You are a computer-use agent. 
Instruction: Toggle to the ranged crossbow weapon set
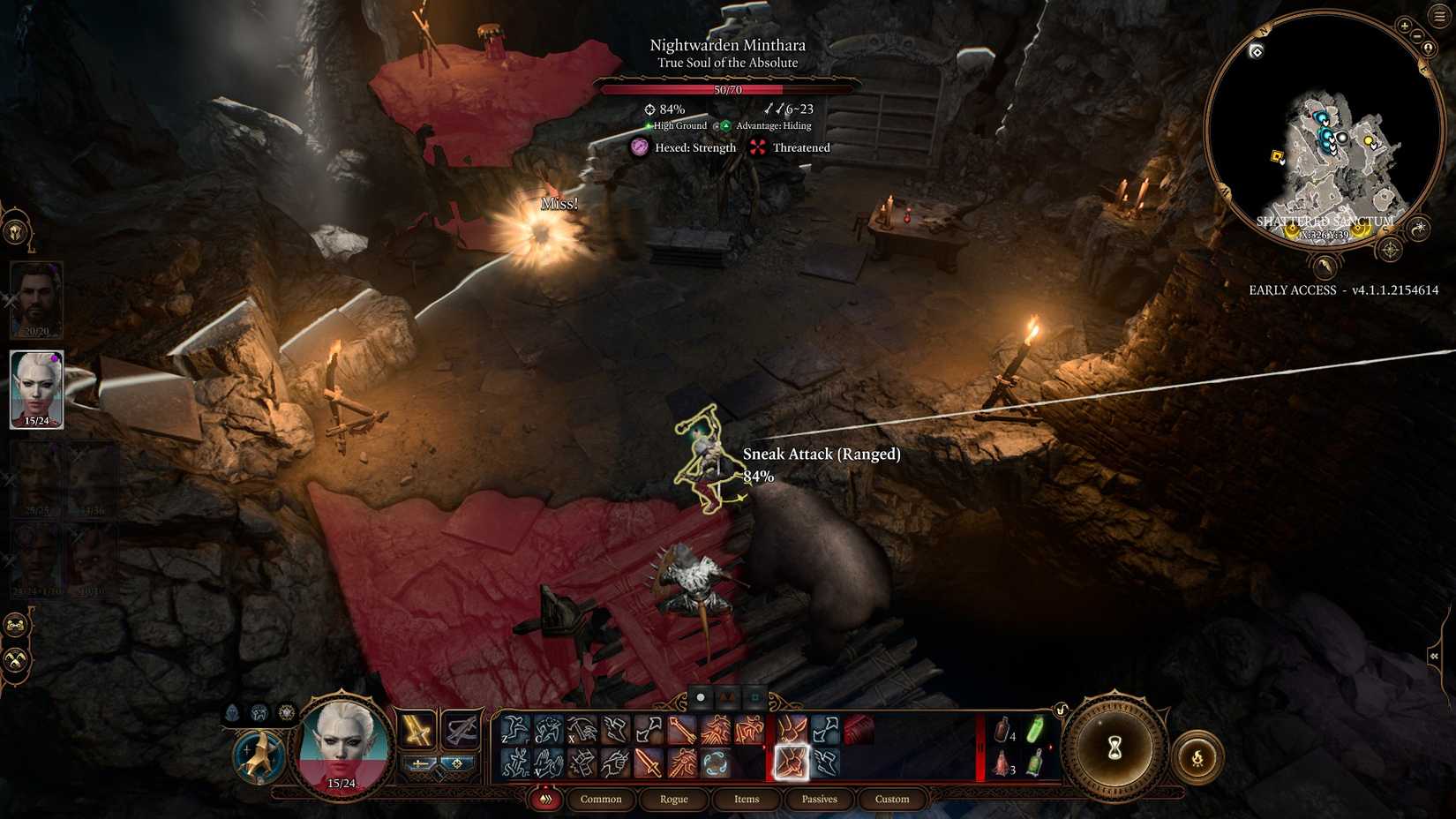click(x=460, y=731)
